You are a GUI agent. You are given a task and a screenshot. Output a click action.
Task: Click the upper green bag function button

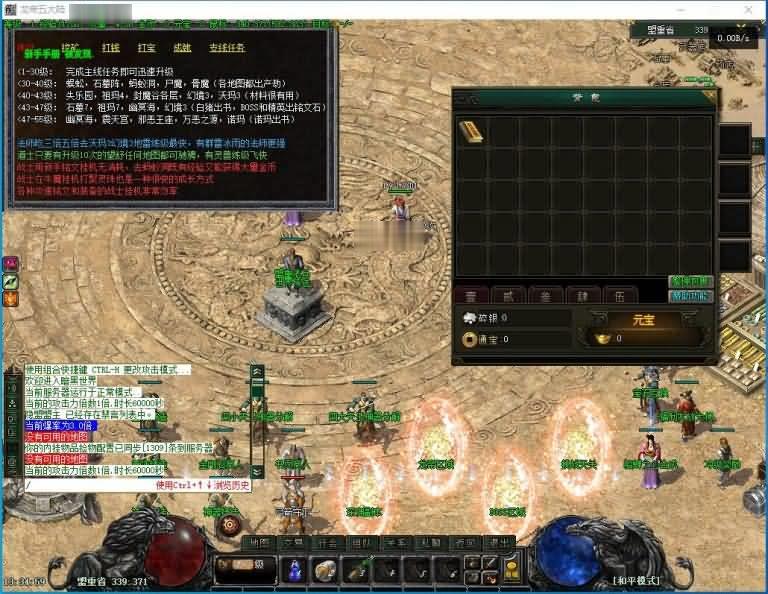click(691, 282)
